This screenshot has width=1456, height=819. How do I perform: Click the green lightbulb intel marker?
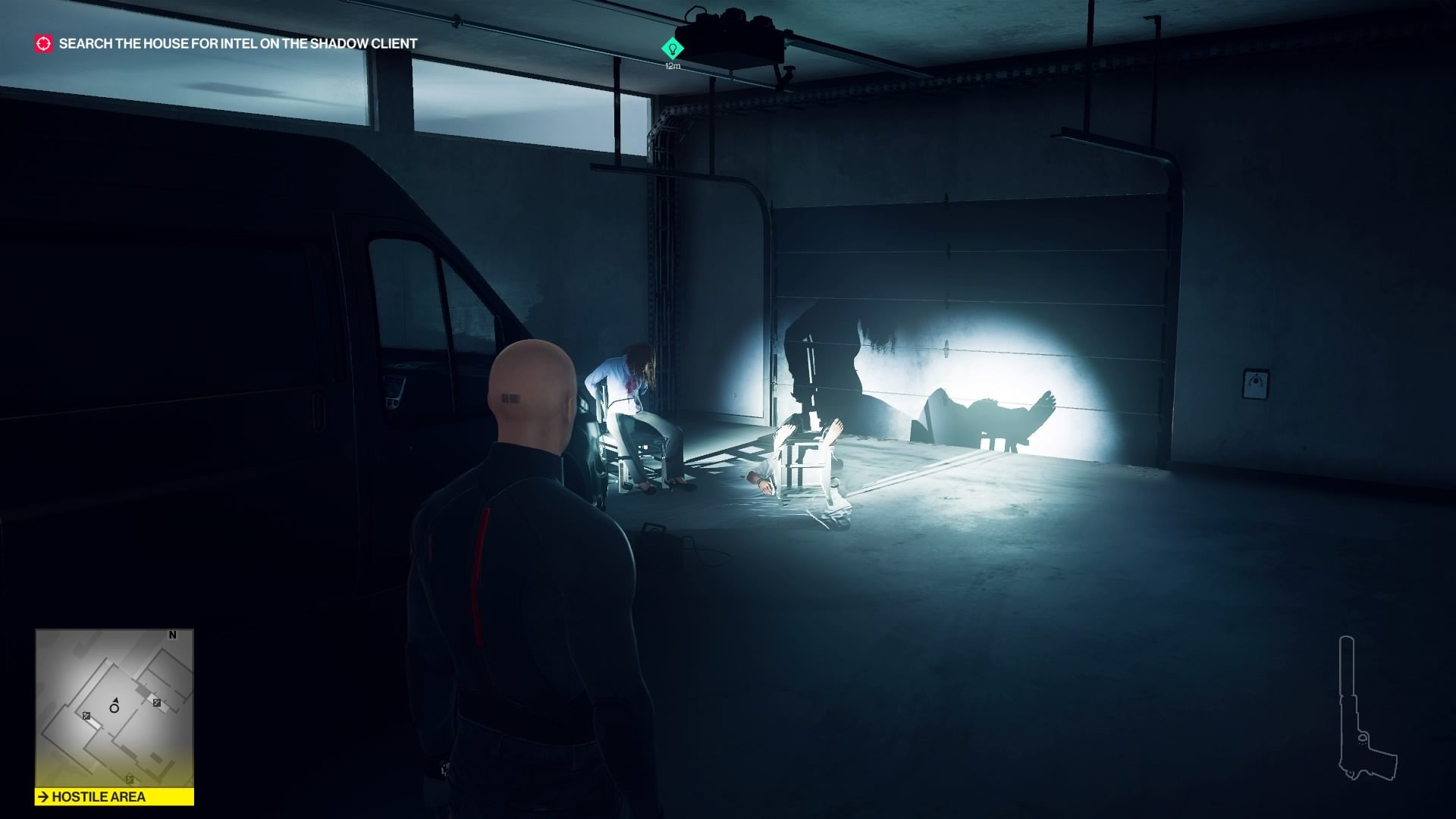pyautogui.click(x=672, y=49)
